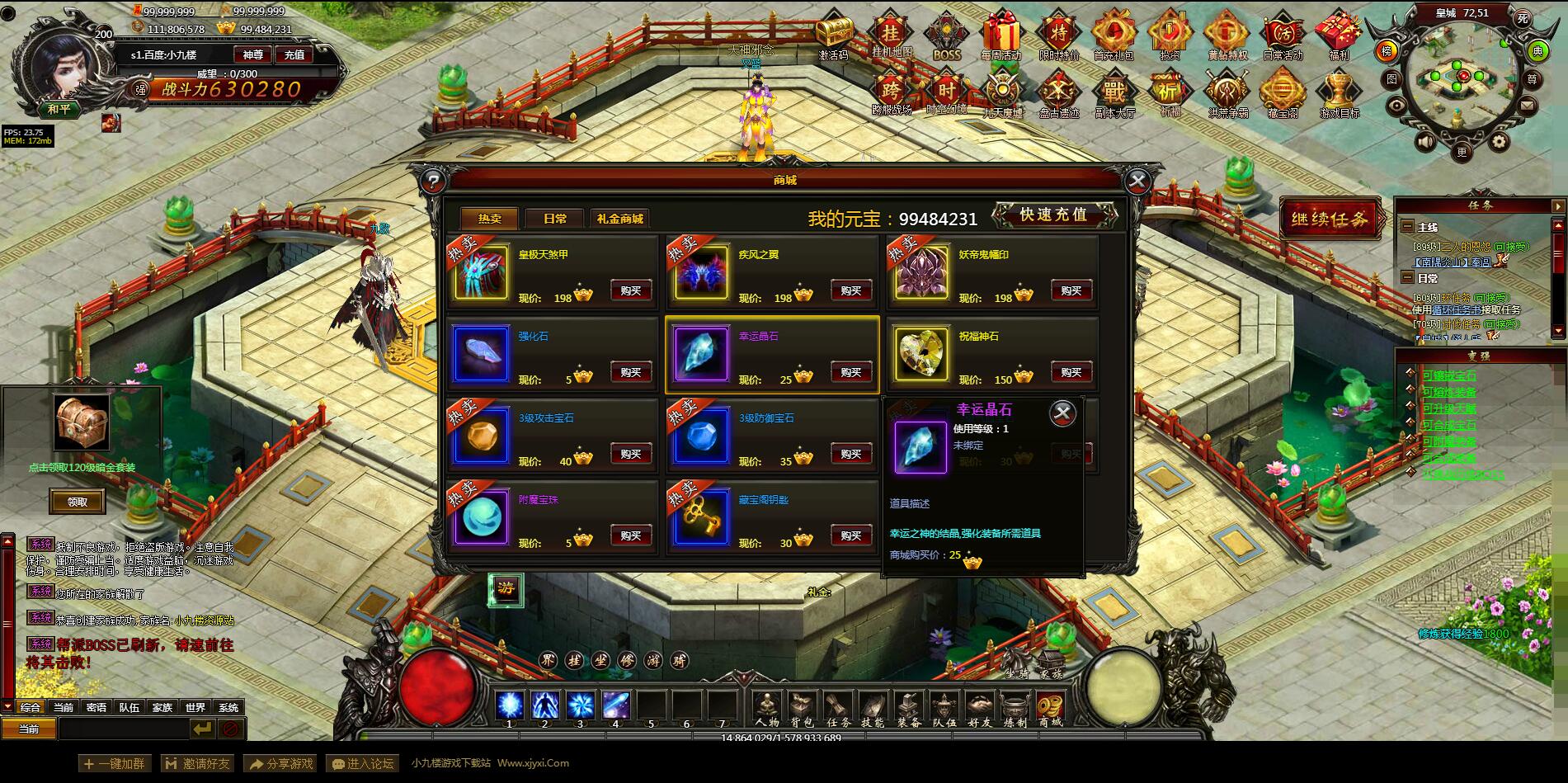Click the 一键加群 link
Image resolution: width=1568 pixels, height=783 pixels.
tap(115, 763)
